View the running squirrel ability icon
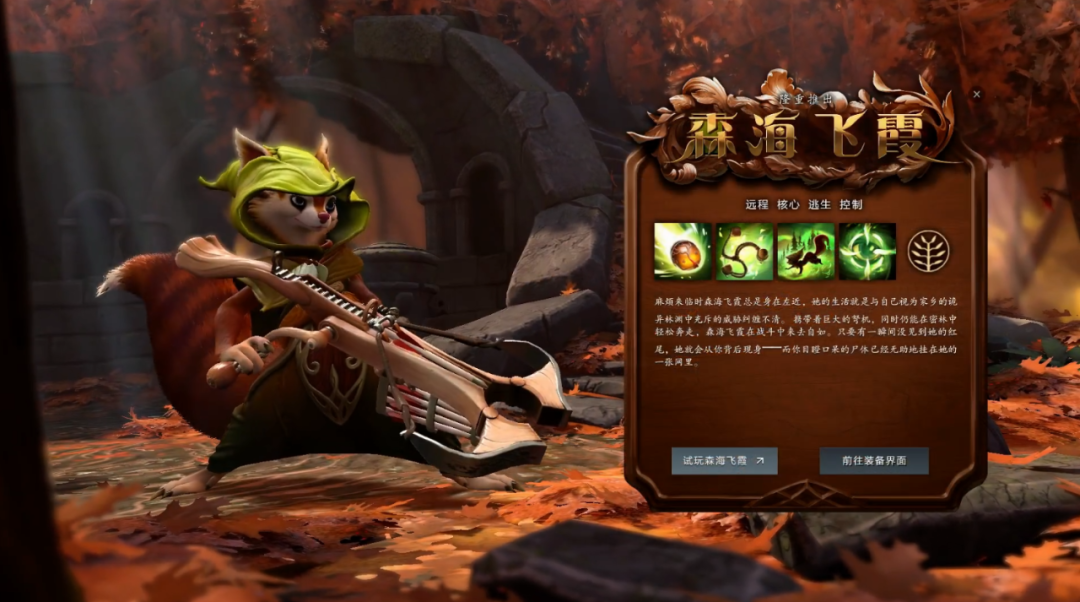This screenshot has width=1080, height=602. click(806, 251)
